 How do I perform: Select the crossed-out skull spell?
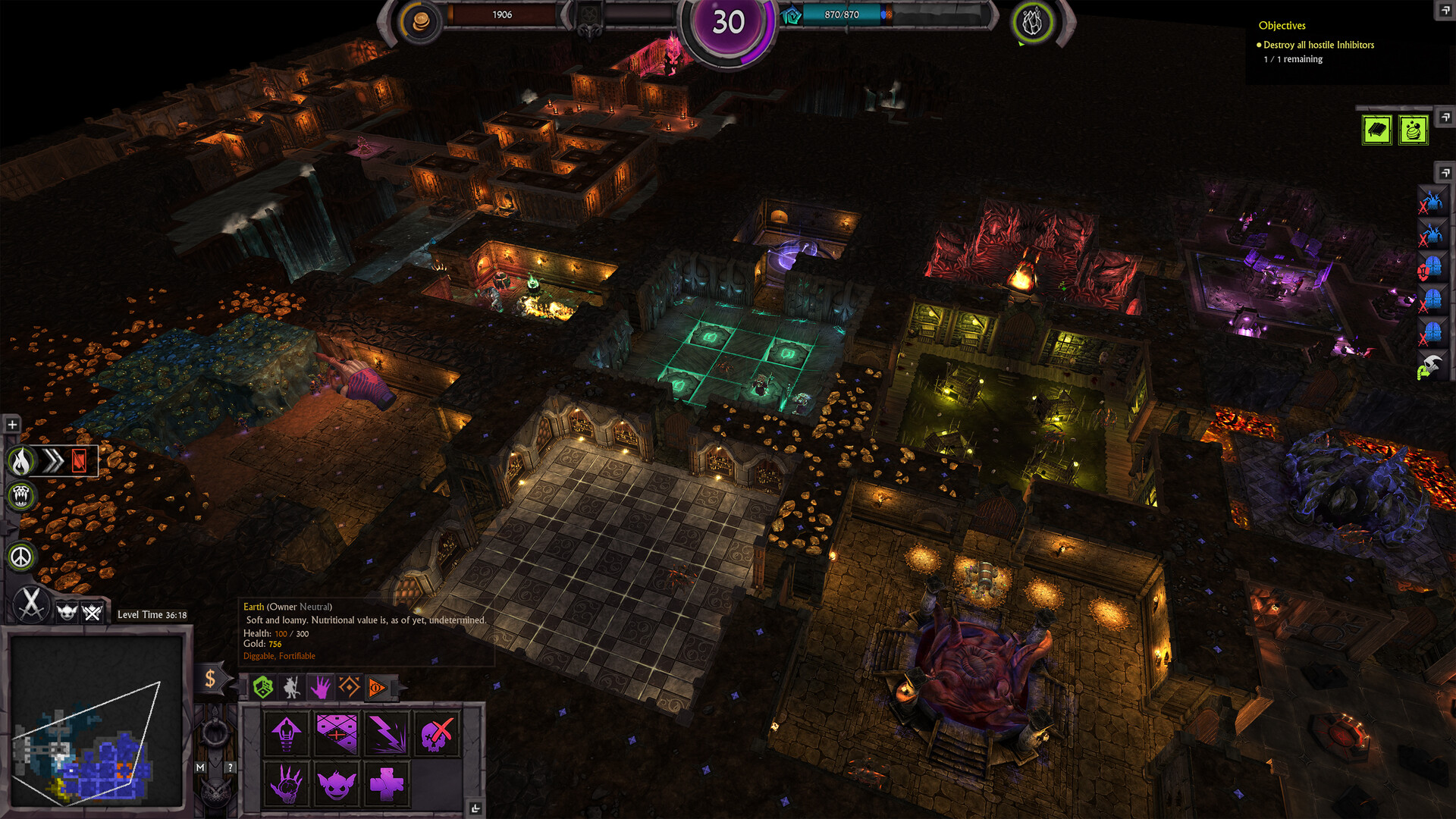436,733
